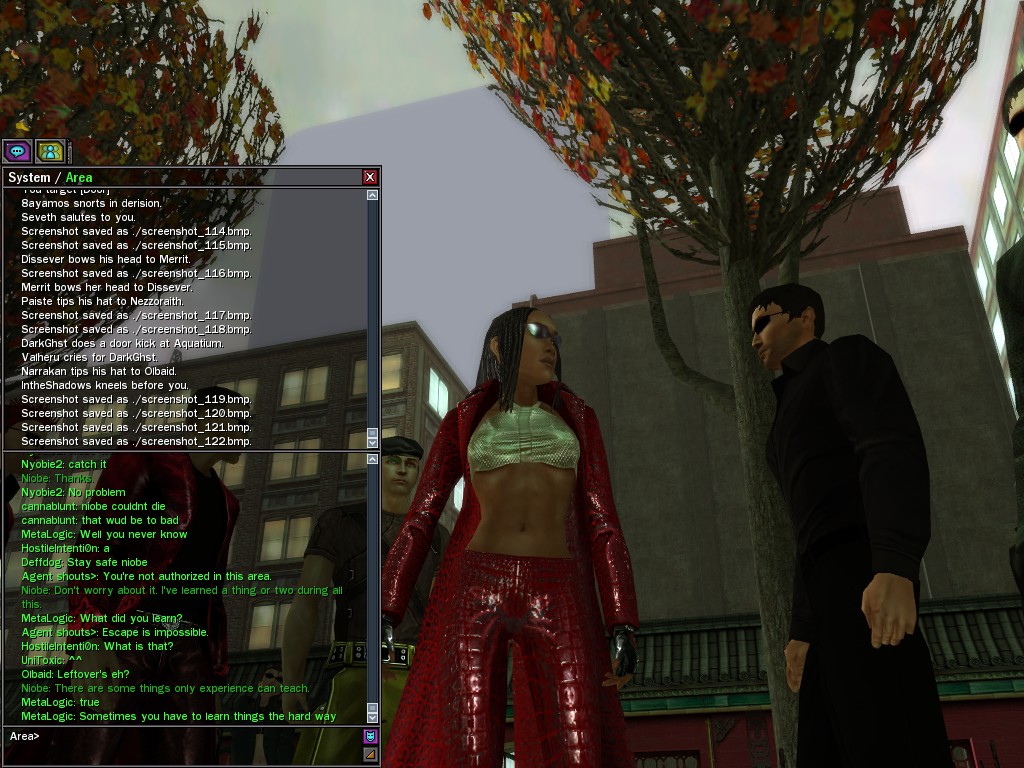Click the purple mask emote button

370,737
